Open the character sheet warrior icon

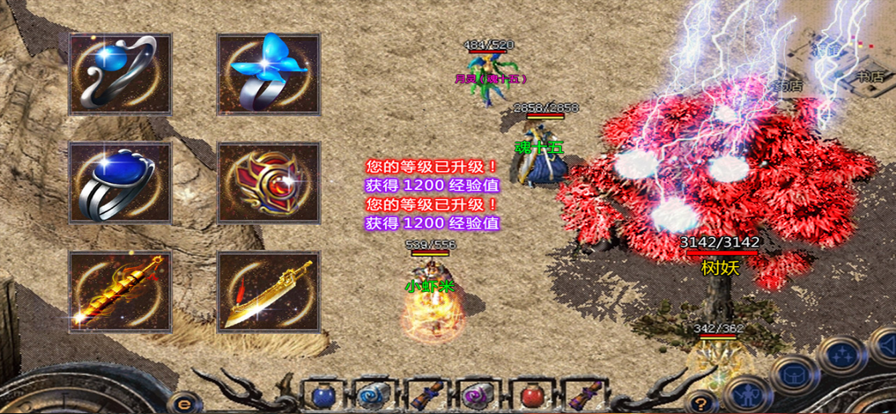pyautogui.click(x=745, y=393)
